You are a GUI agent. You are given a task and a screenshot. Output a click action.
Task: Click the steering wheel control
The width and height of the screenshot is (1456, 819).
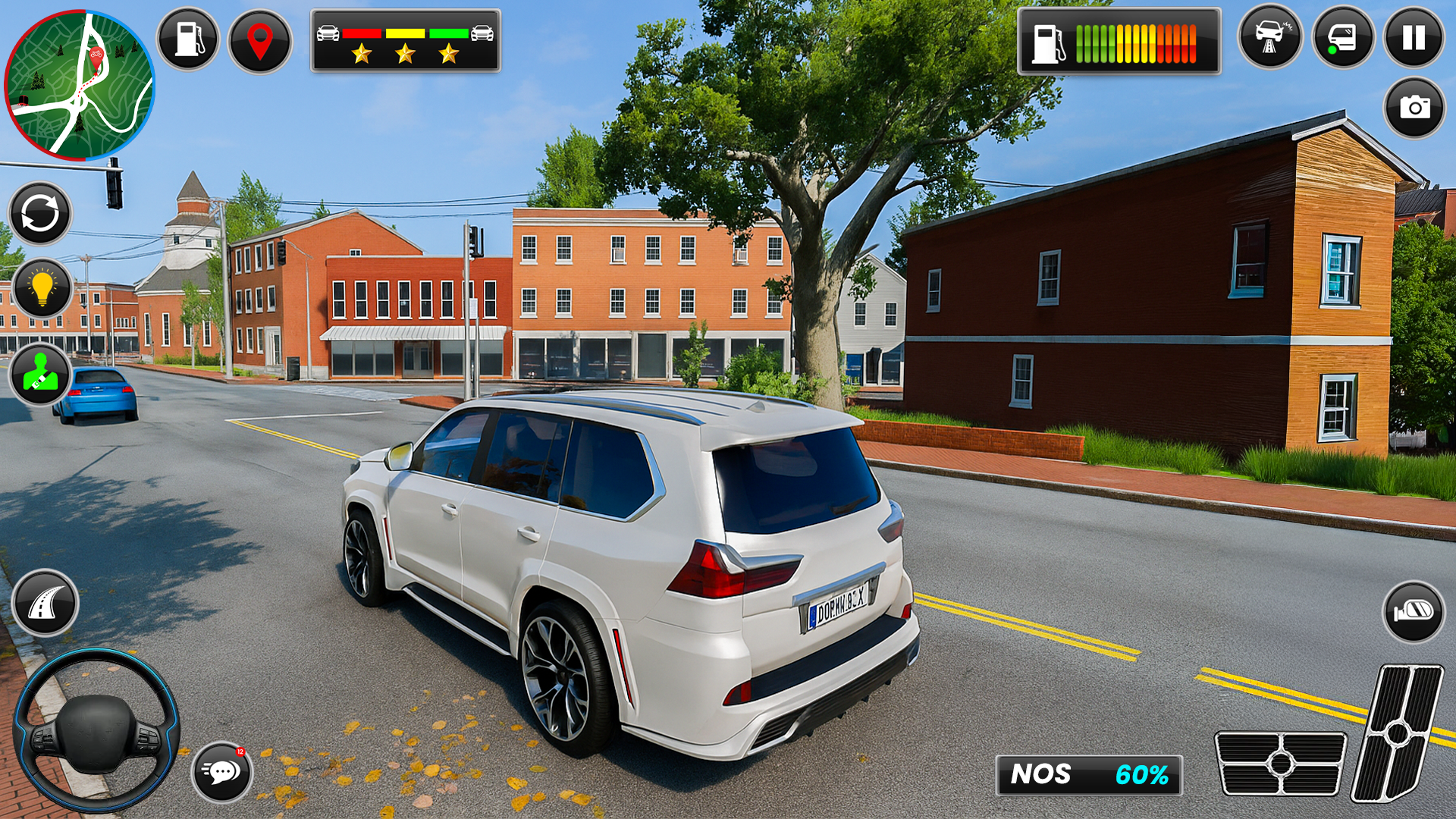click(x=96, y=730)
